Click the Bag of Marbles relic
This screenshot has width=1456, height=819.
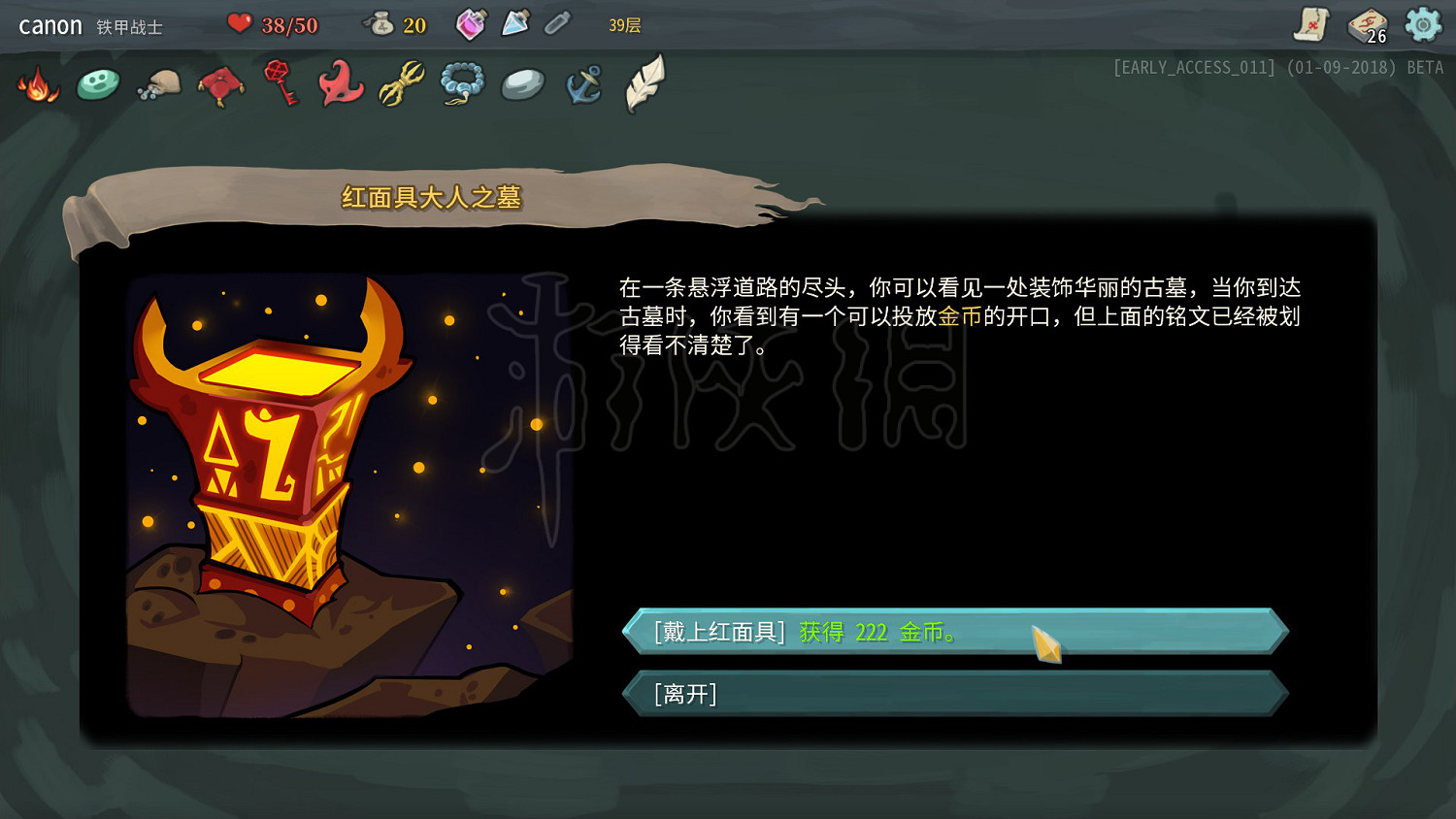(x=157, y=84)
